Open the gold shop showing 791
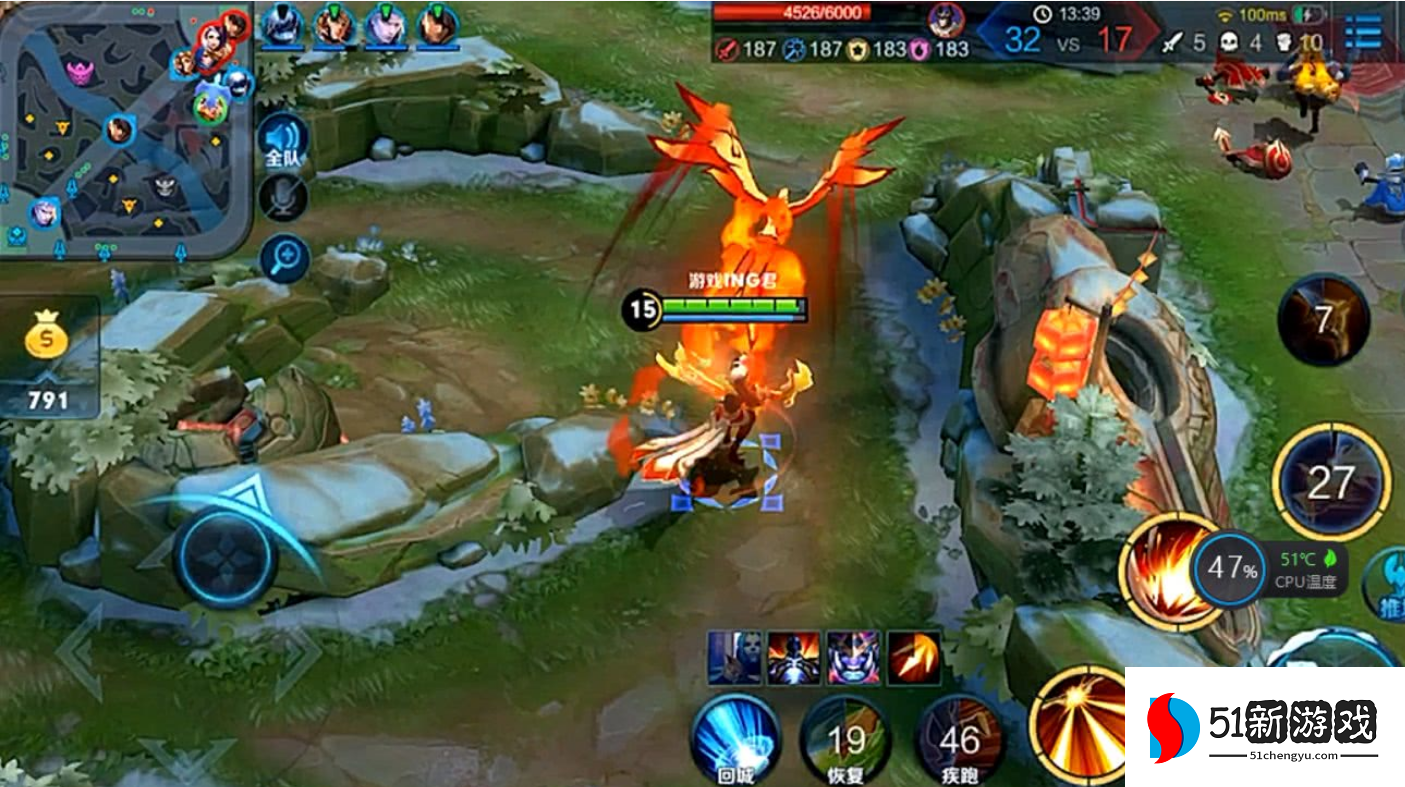 click(x=48, y=355)
